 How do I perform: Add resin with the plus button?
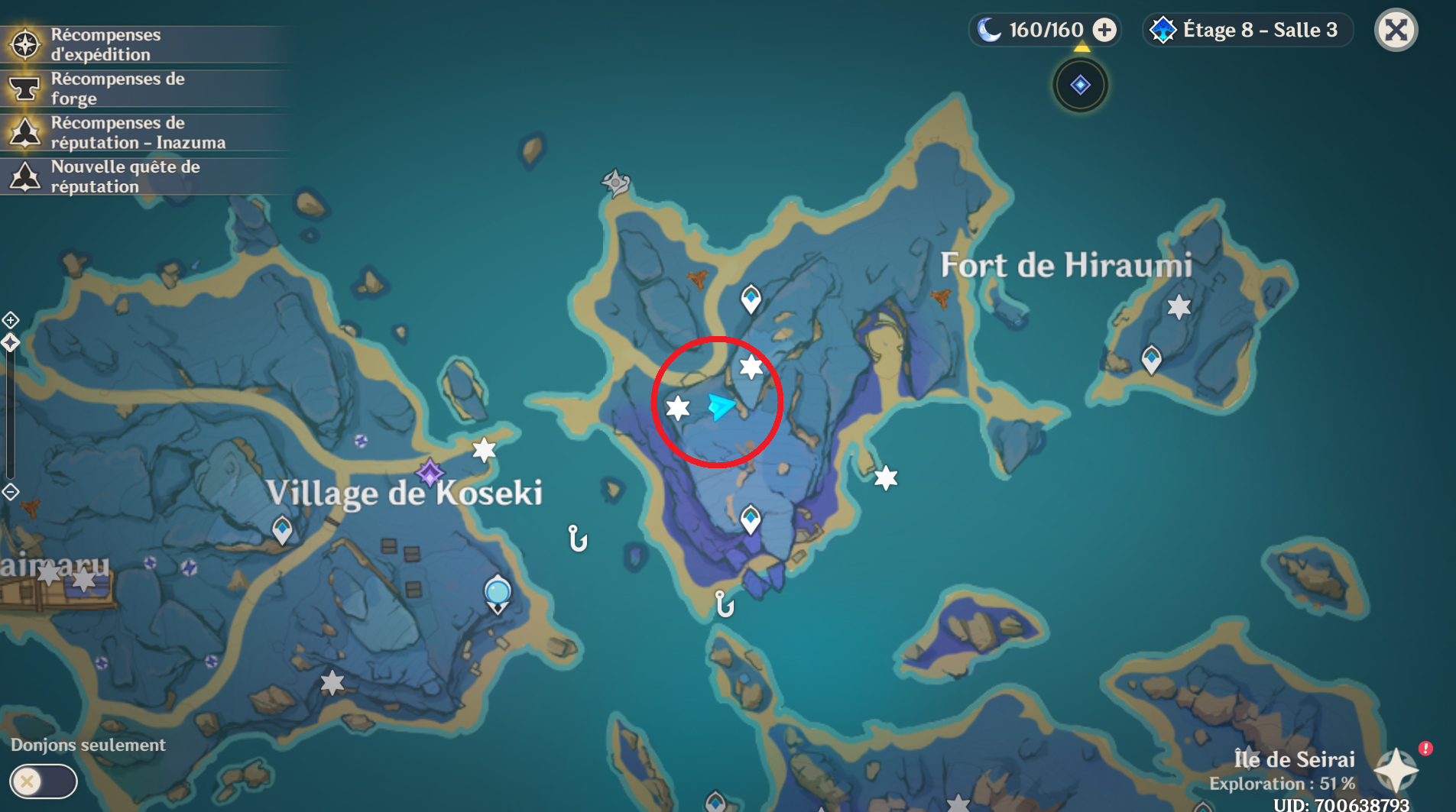1104,30
